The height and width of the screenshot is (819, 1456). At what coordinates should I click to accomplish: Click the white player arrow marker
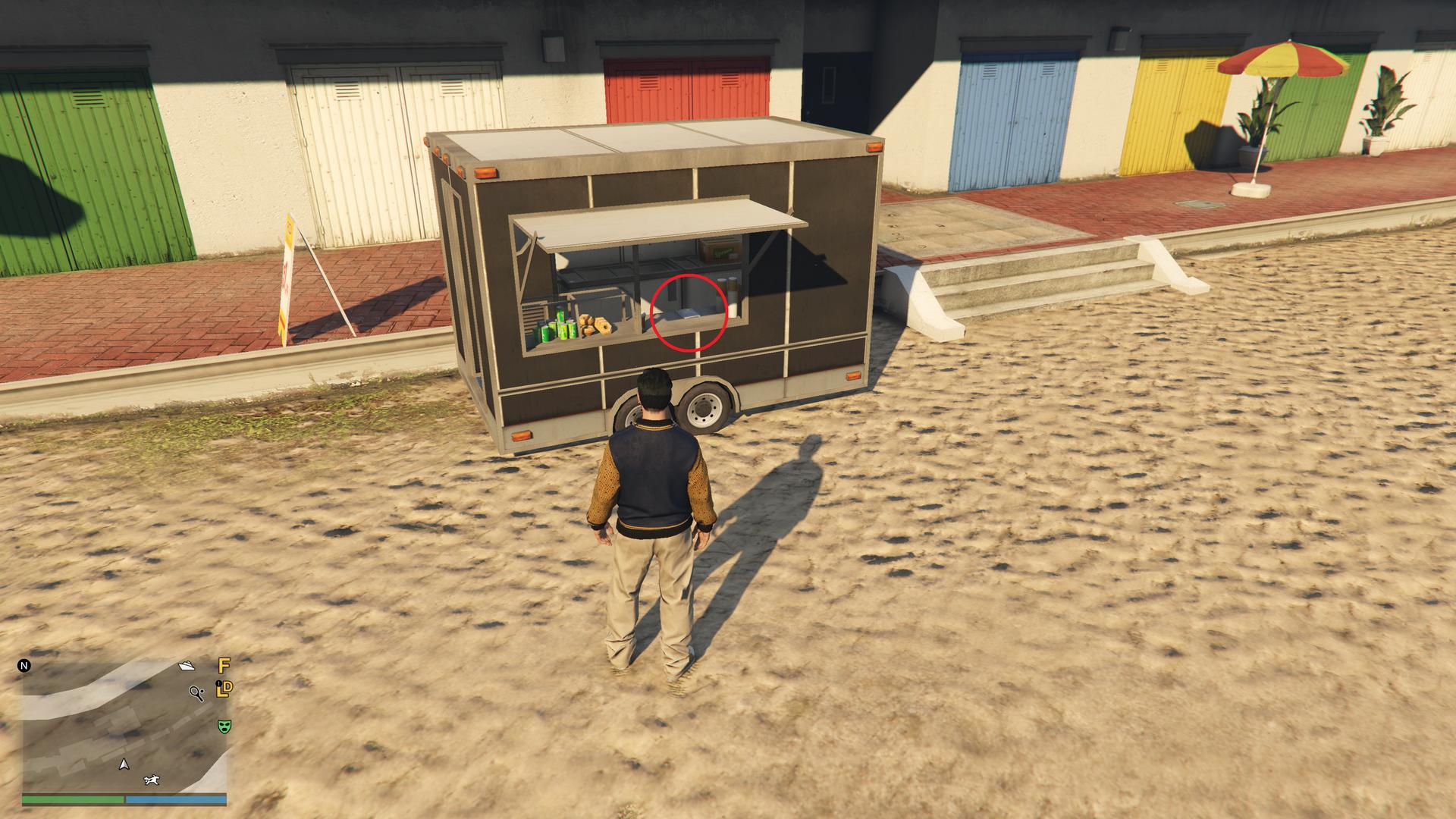(x=124, y=764)
